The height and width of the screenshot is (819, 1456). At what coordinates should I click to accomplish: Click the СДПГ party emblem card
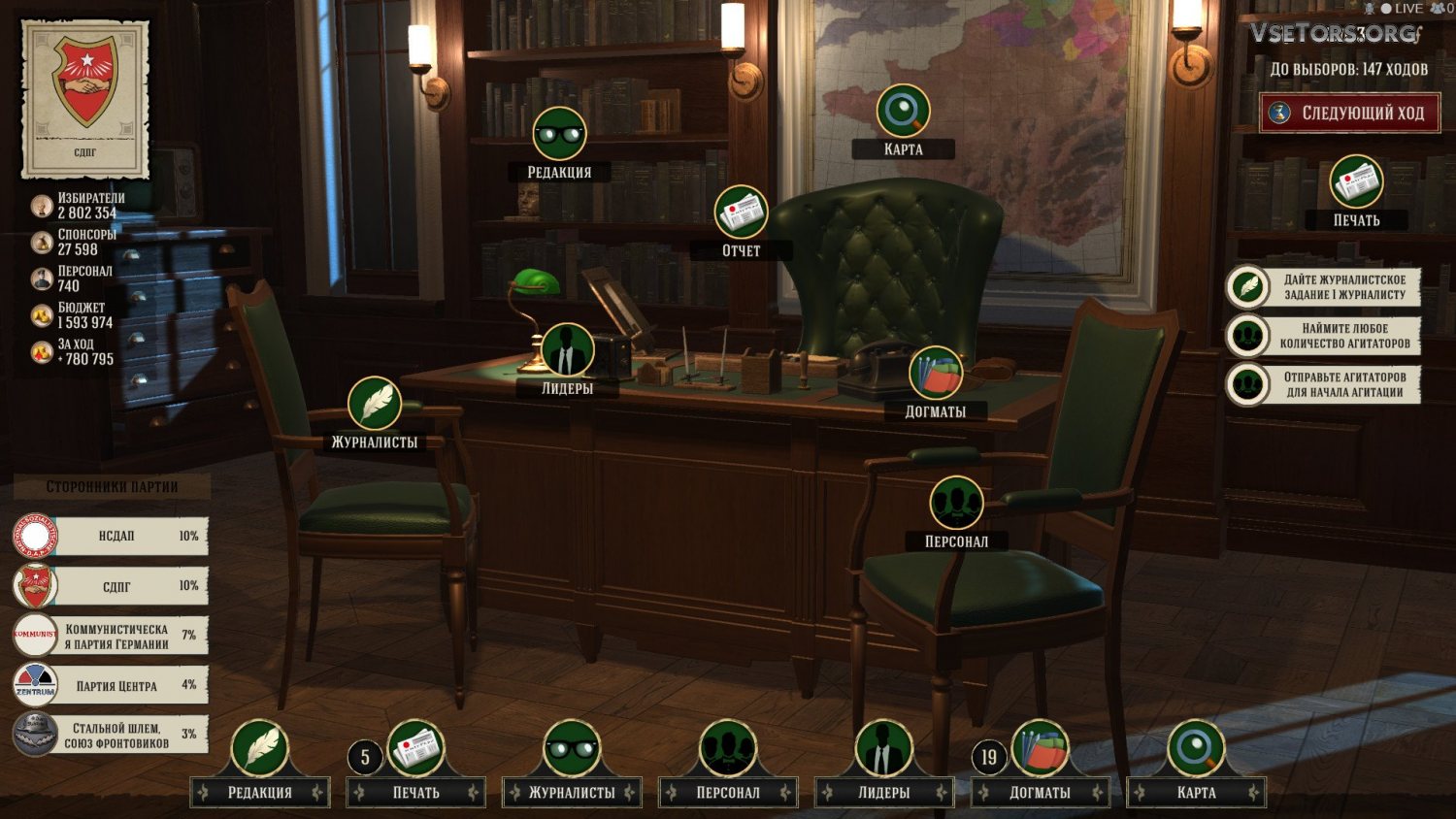[x=85, y=99]
